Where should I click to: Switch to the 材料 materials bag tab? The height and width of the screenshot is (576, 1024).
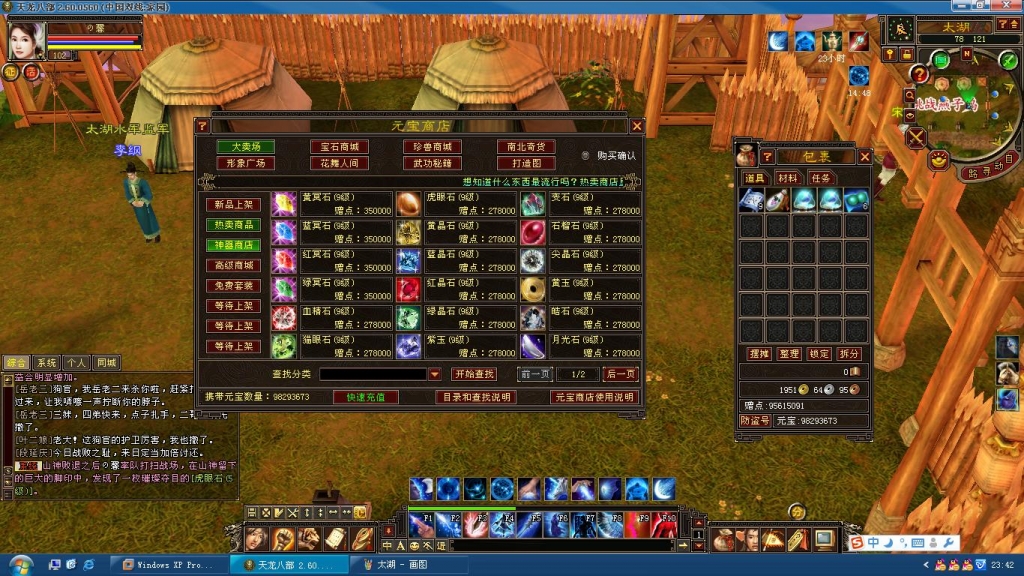pos(788,178)
